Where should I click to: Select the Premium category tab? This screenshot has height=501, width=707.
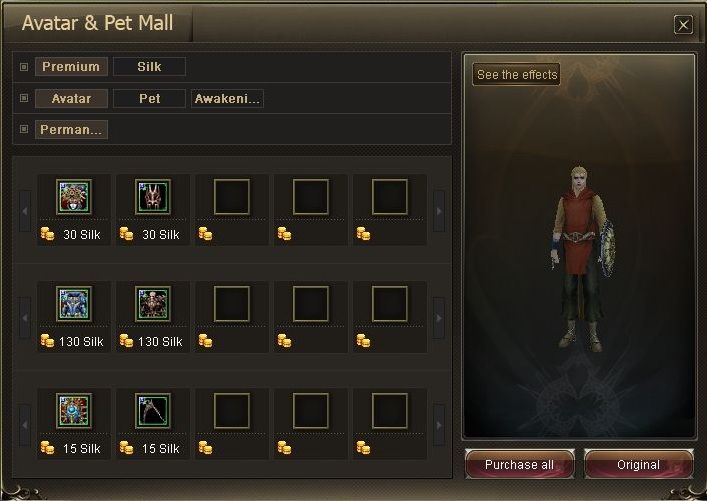click(x=71, y=67)
